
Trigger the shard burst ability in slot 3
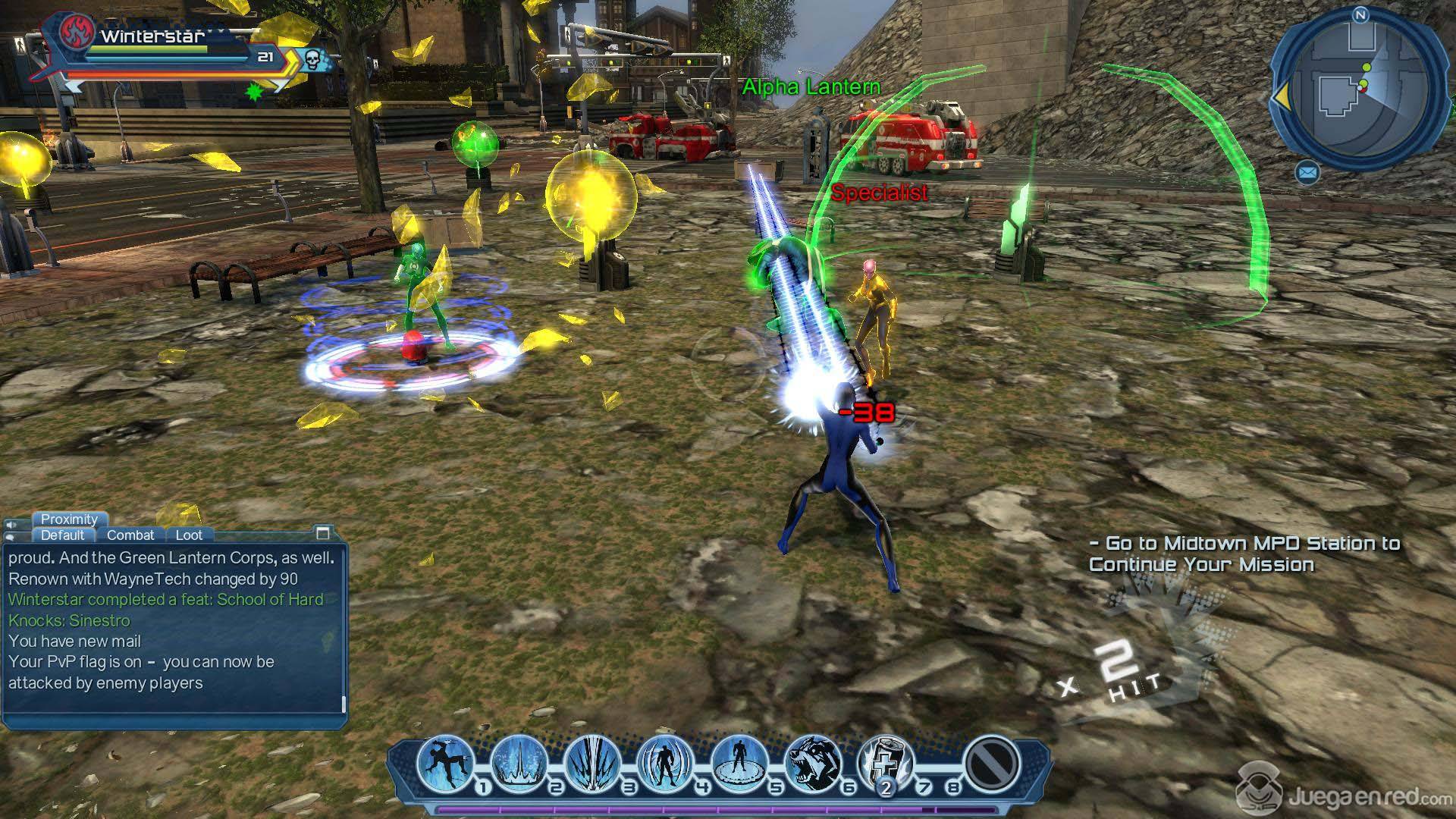point(592,762)
